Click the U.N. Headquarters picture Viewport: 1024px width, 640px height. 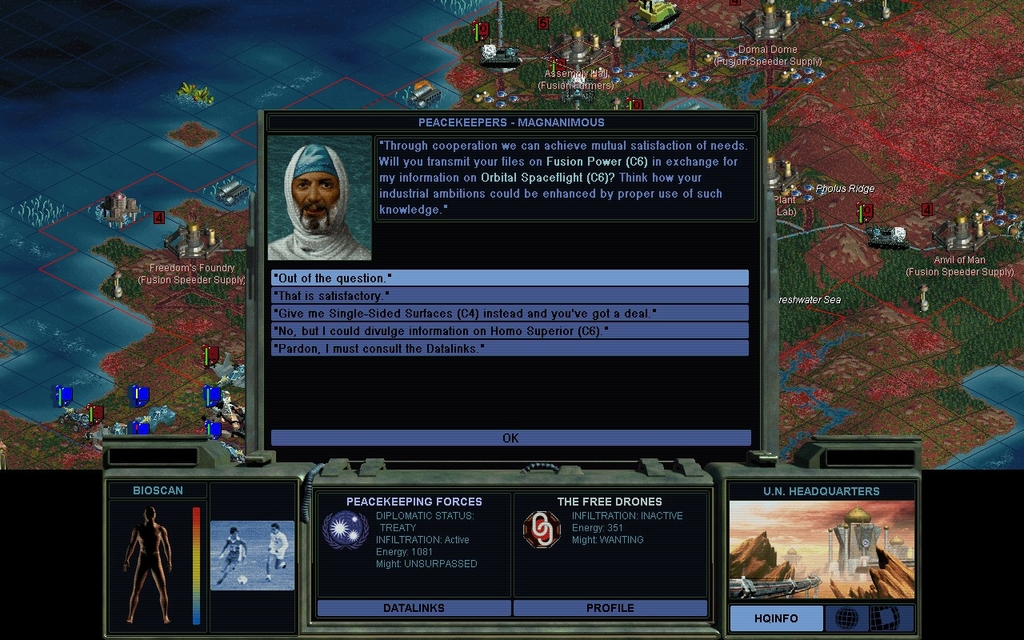click(821, 550)
